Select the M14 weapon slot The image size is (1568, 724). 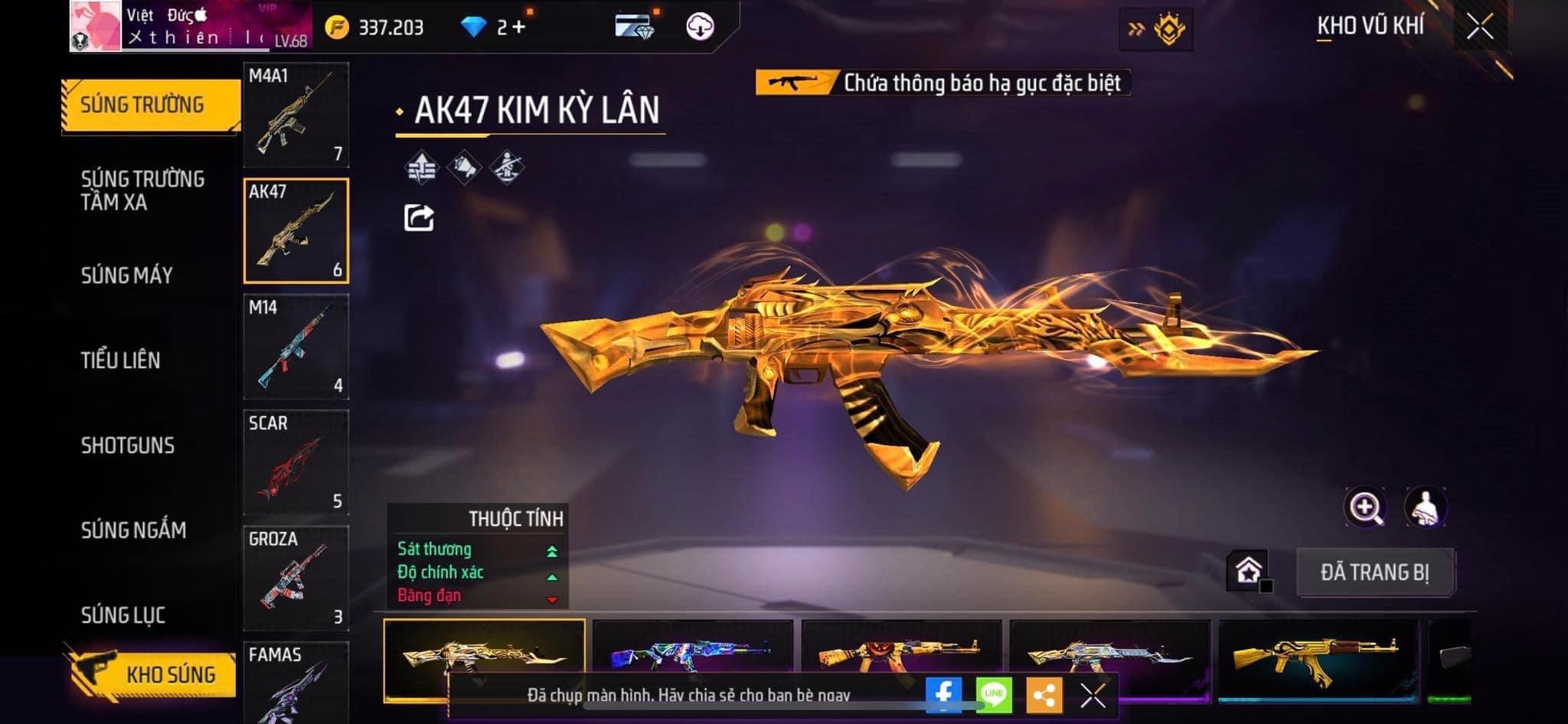296,347
